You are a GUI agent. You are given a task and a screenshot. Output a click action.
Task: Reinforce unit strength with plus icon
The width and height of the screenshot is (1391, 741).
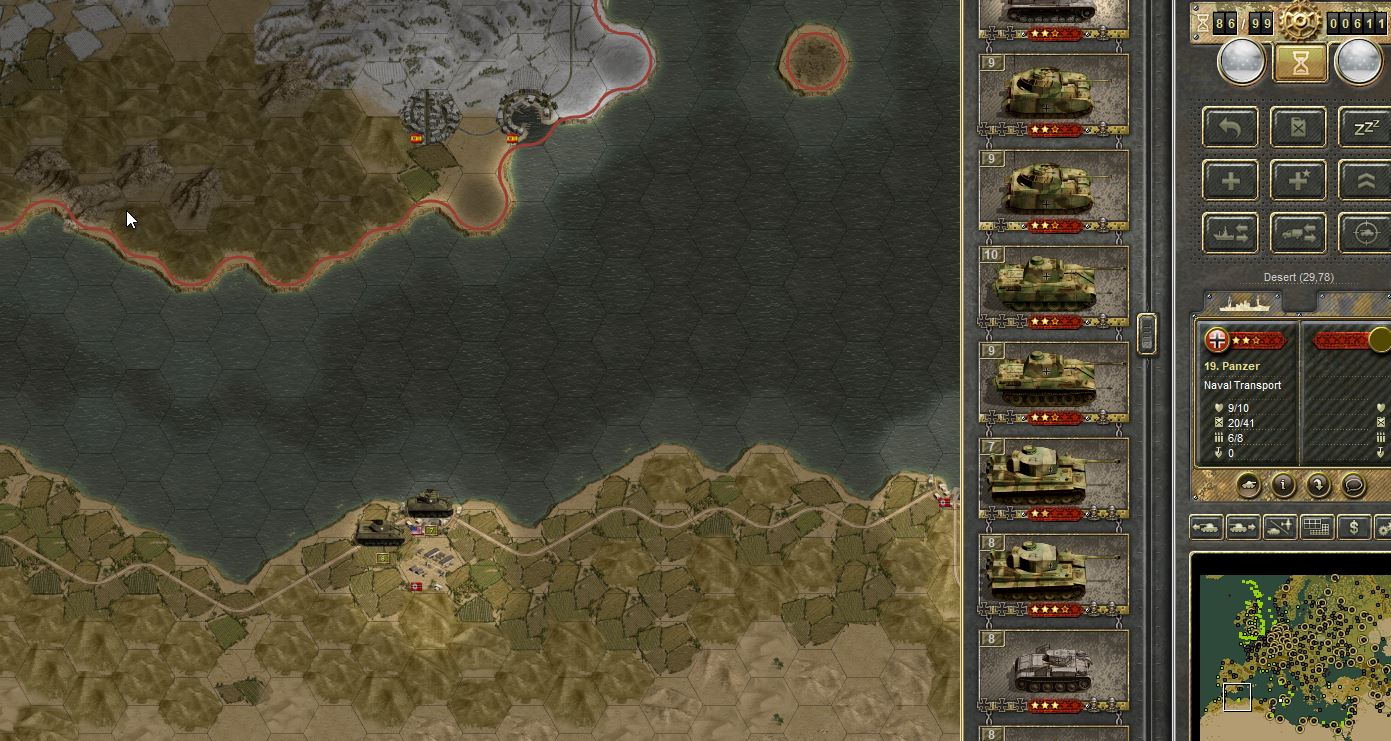pyautogui.click(x=1229, y=179)
